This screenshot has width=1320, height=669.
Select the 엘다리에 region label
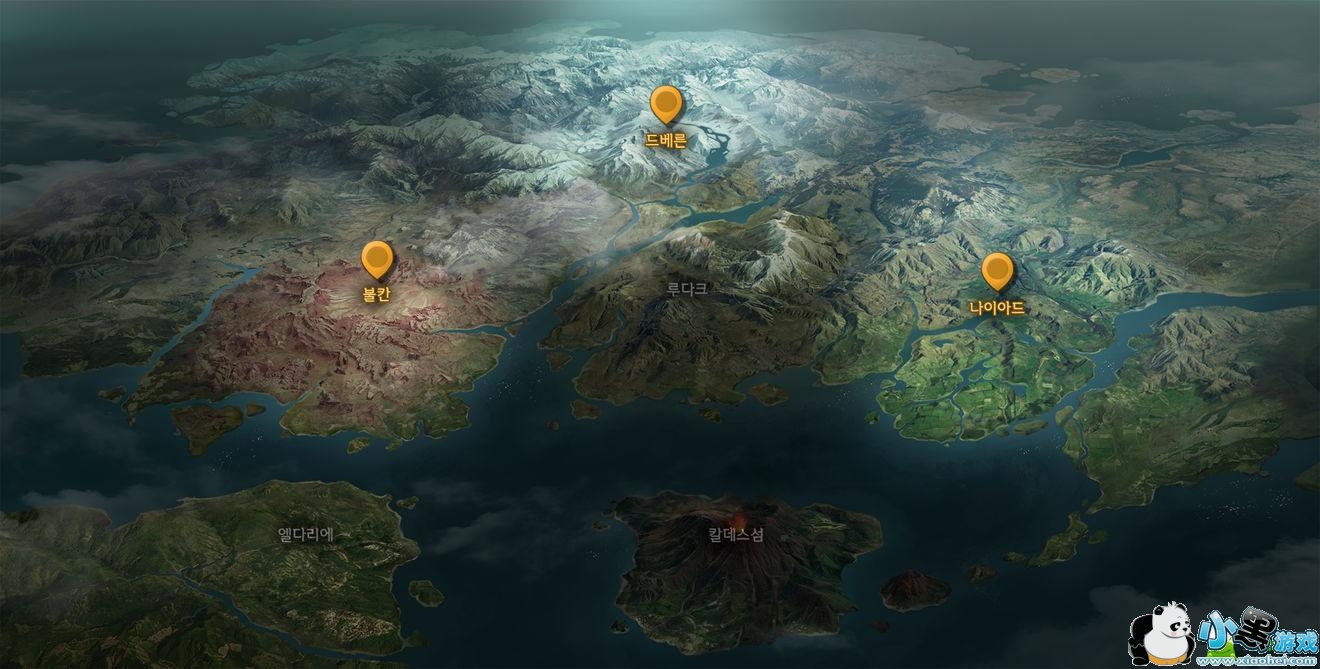(306, 534)
